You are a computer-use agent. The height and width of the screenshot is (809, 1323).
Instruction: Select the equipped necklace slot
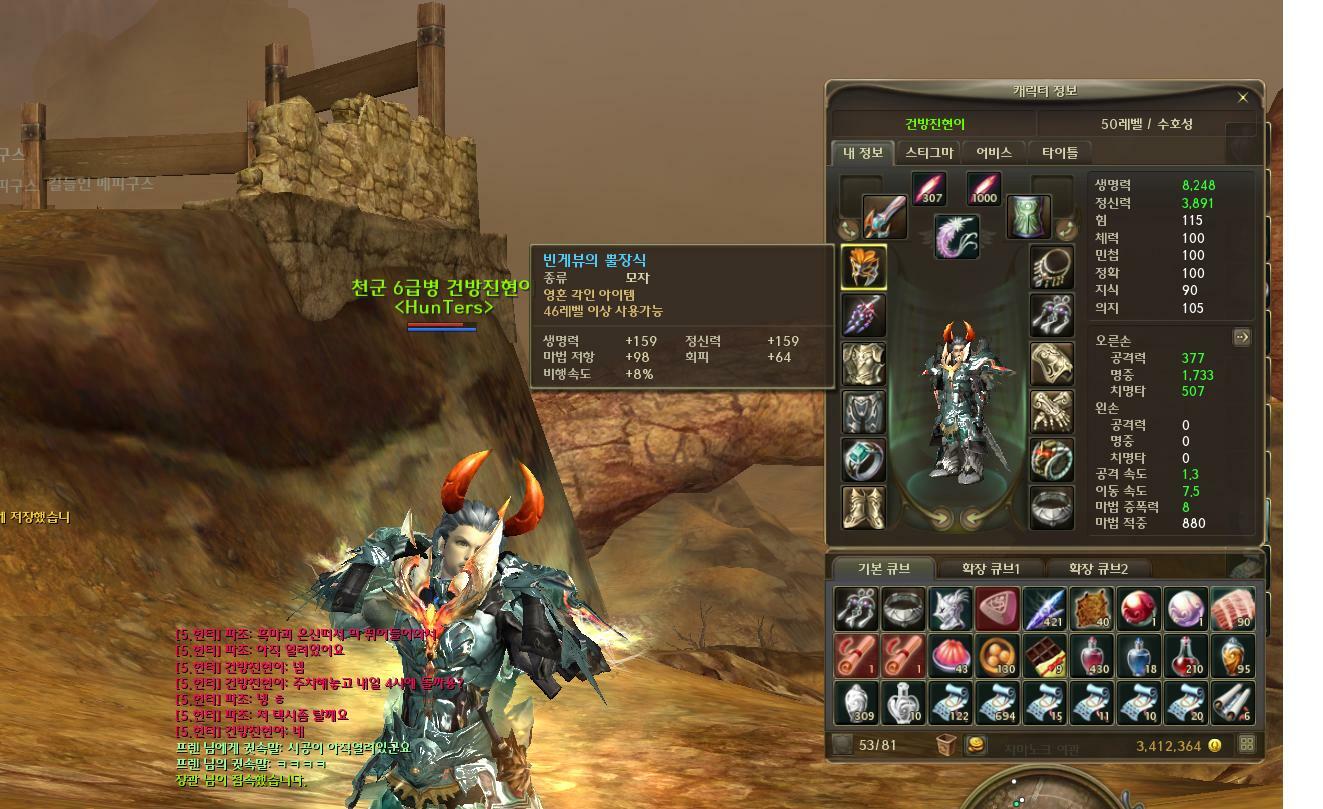pos(1051,267)
